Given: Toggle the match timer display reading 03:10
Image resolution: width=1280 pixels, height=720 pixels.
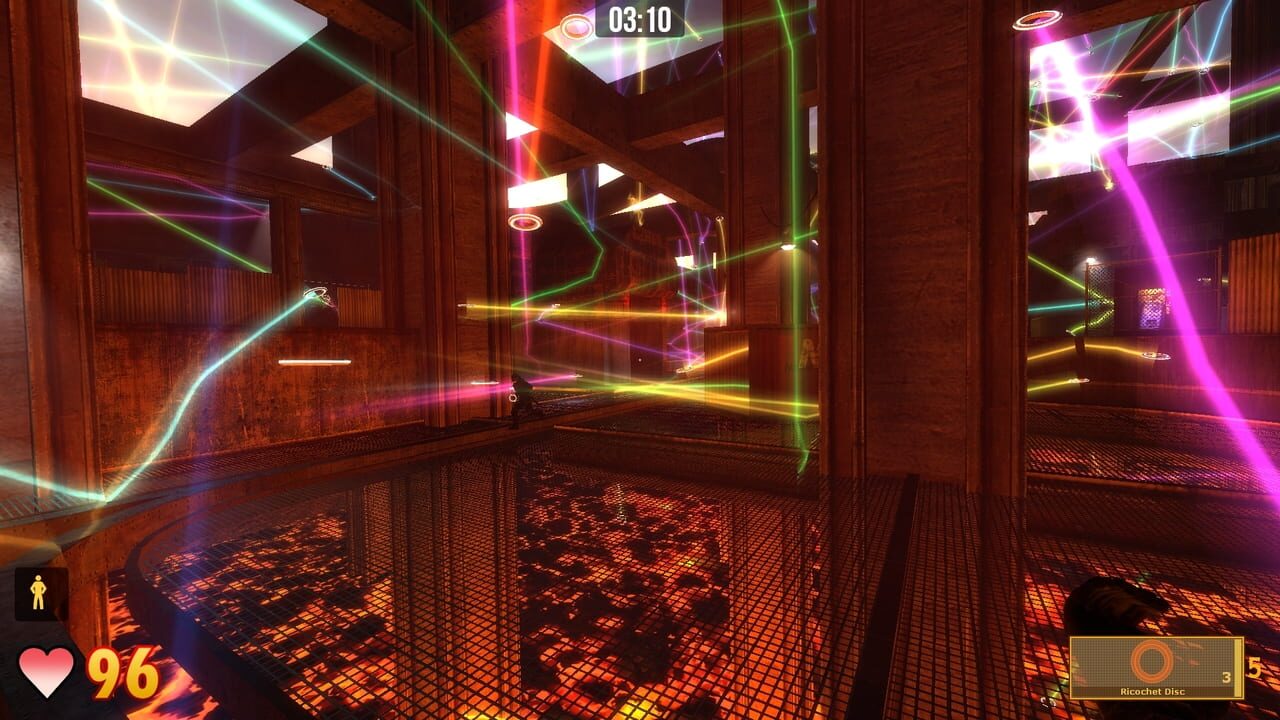Looking at the screenshot, I should (639, 17).
